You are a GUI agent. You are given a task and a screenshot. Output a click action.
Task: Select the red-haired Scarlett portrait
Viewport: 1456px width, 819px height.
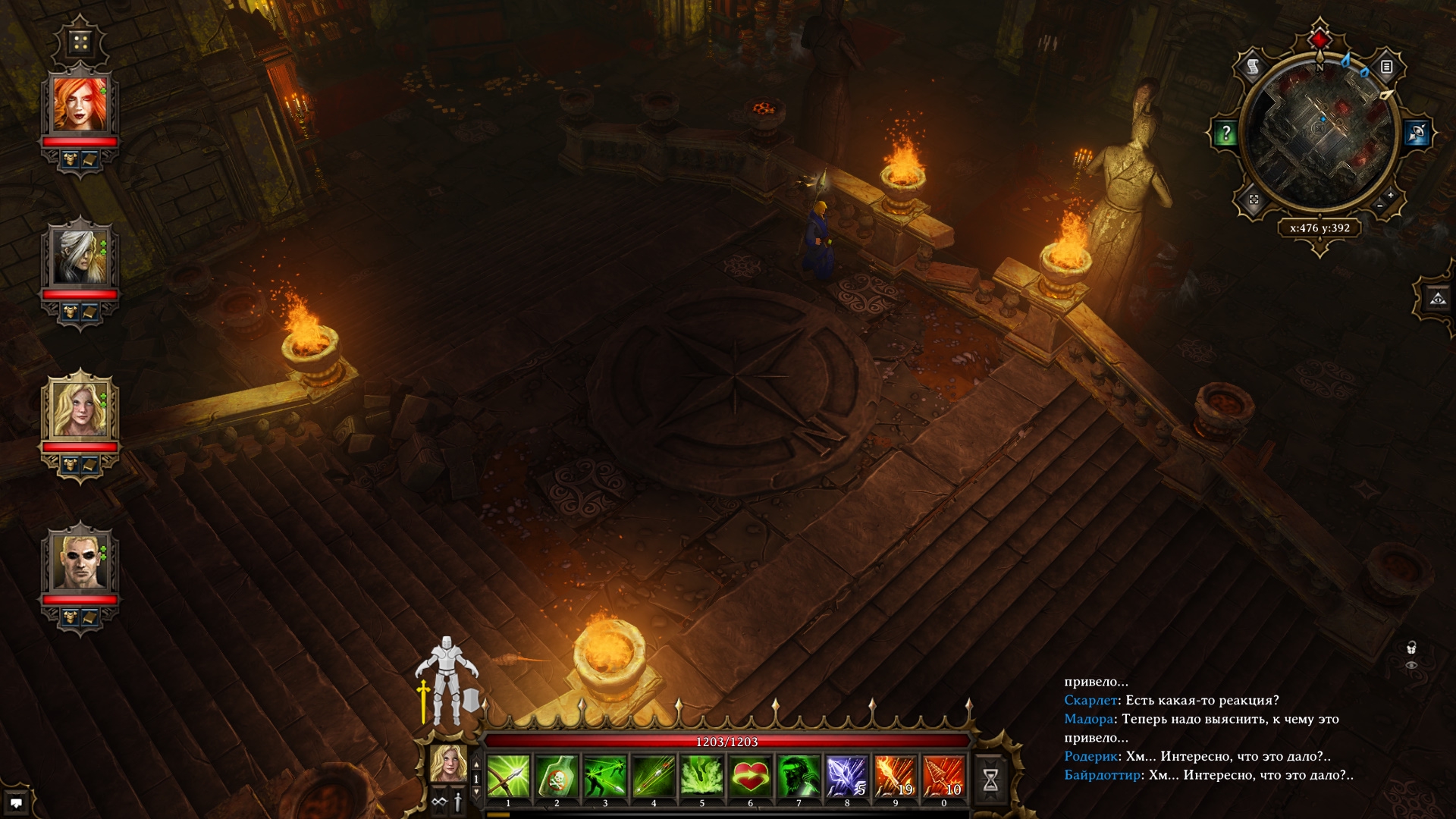click(80, 105)
